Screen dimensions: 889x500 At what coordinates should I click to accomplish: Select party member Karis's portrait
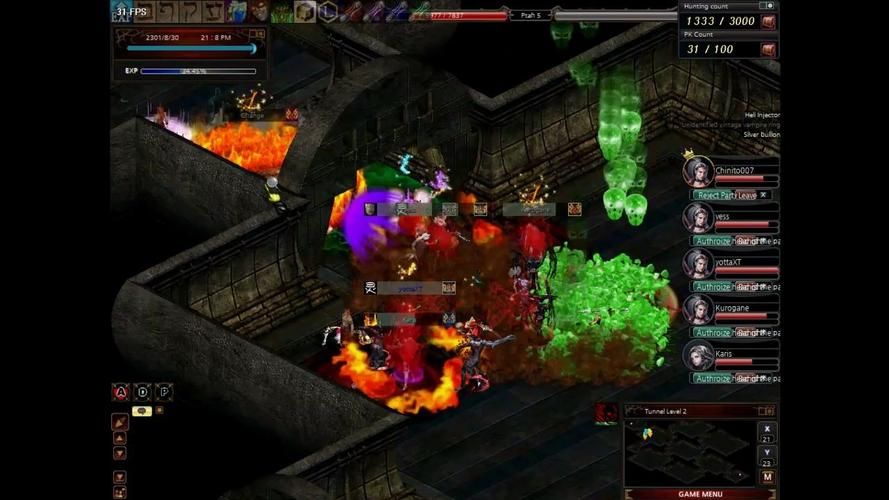[698, 355]
